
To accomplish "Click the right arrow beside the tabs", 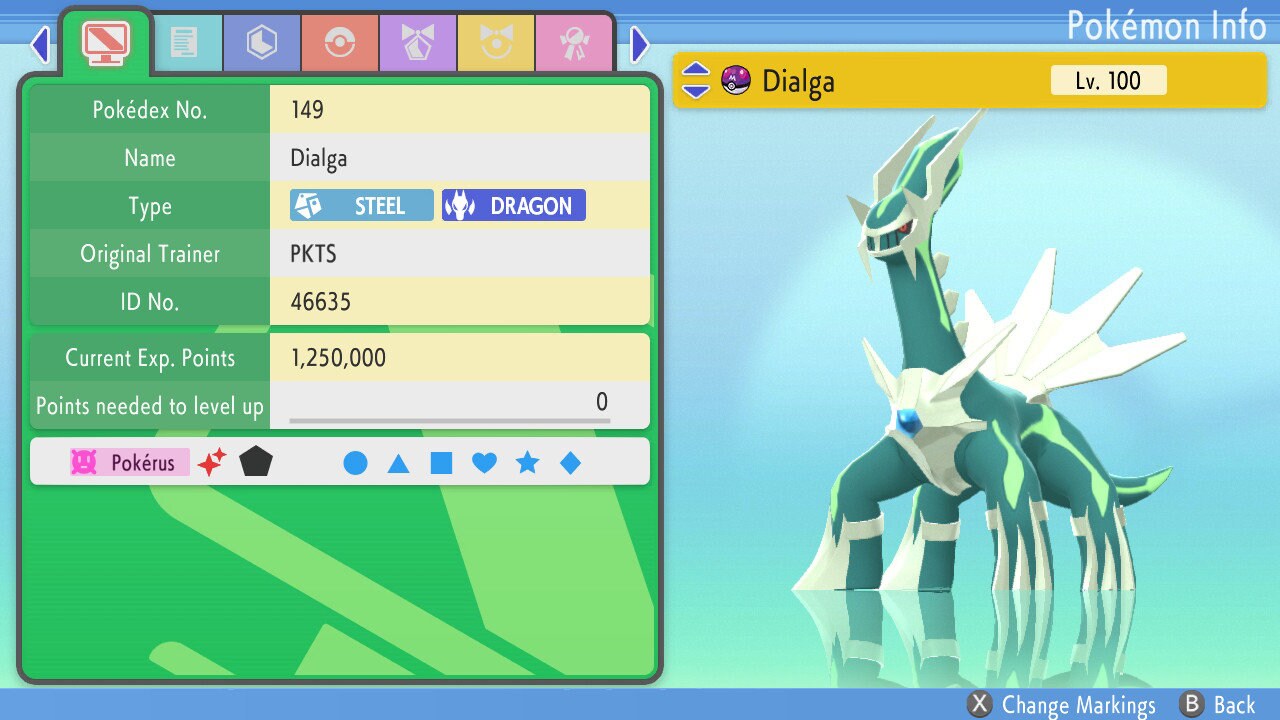I will (640, 44).
